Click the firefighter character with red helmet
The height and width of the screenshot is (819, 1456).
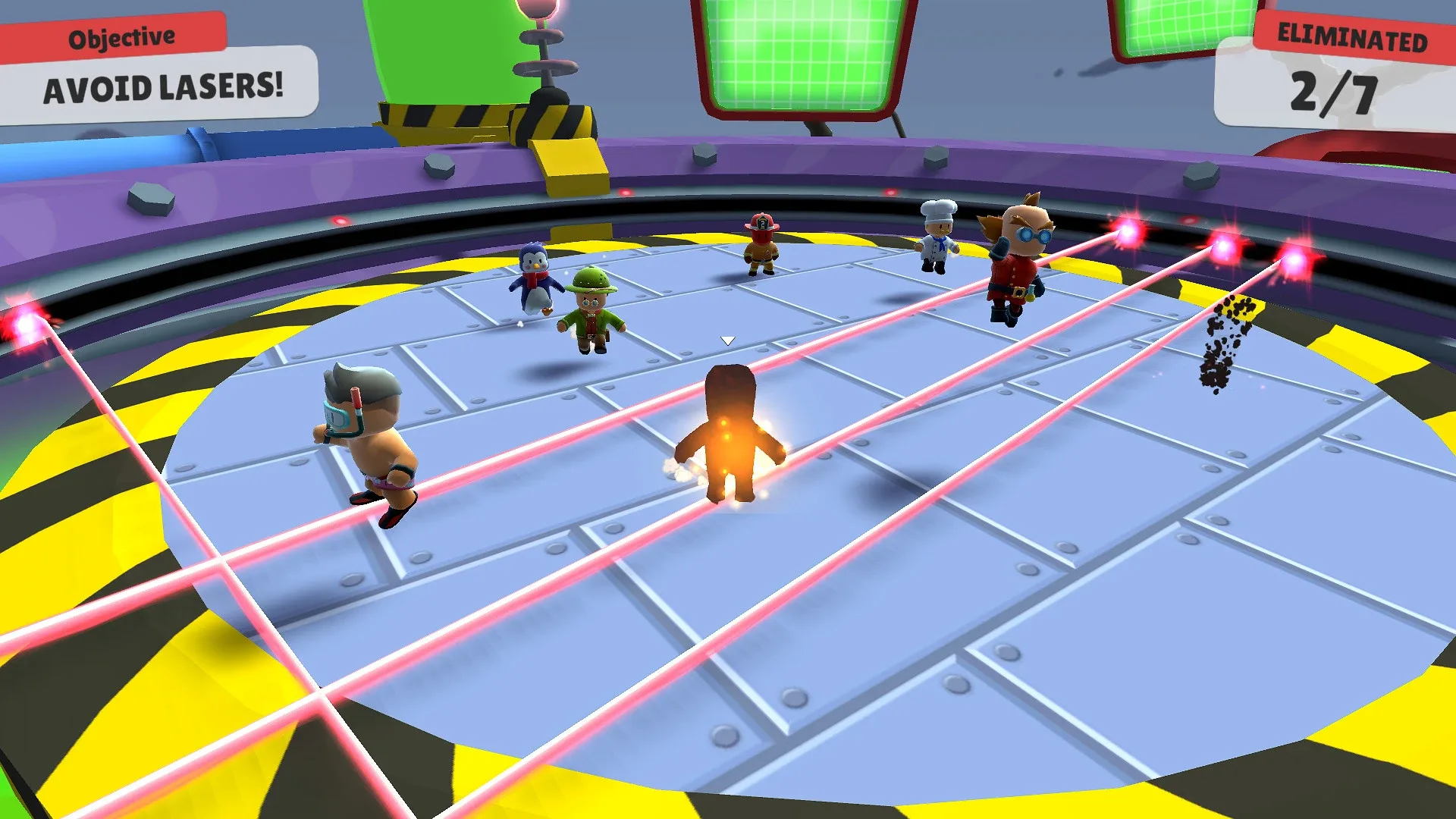point(761,241)
